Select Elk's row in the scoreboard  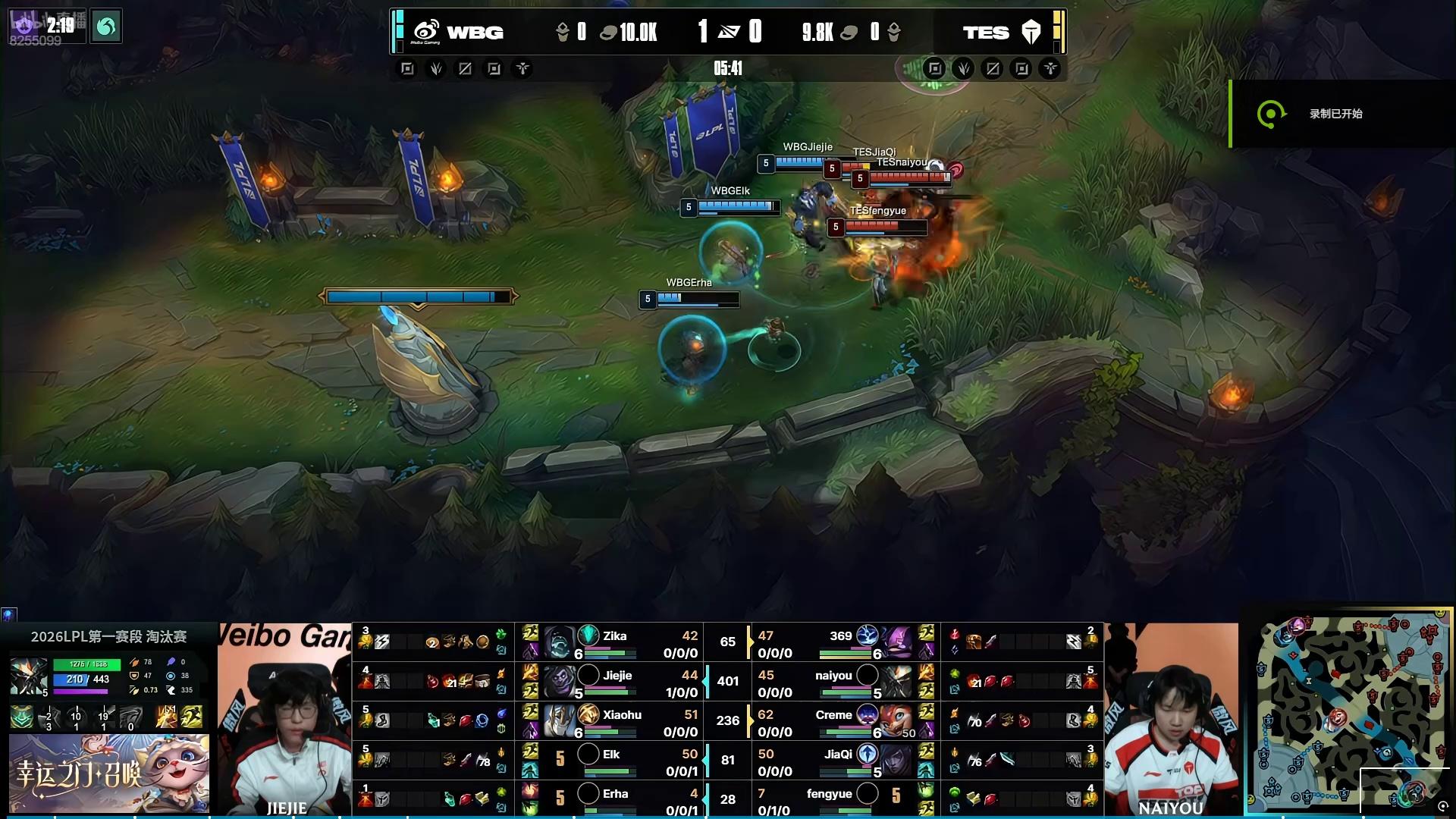[611, 761]
